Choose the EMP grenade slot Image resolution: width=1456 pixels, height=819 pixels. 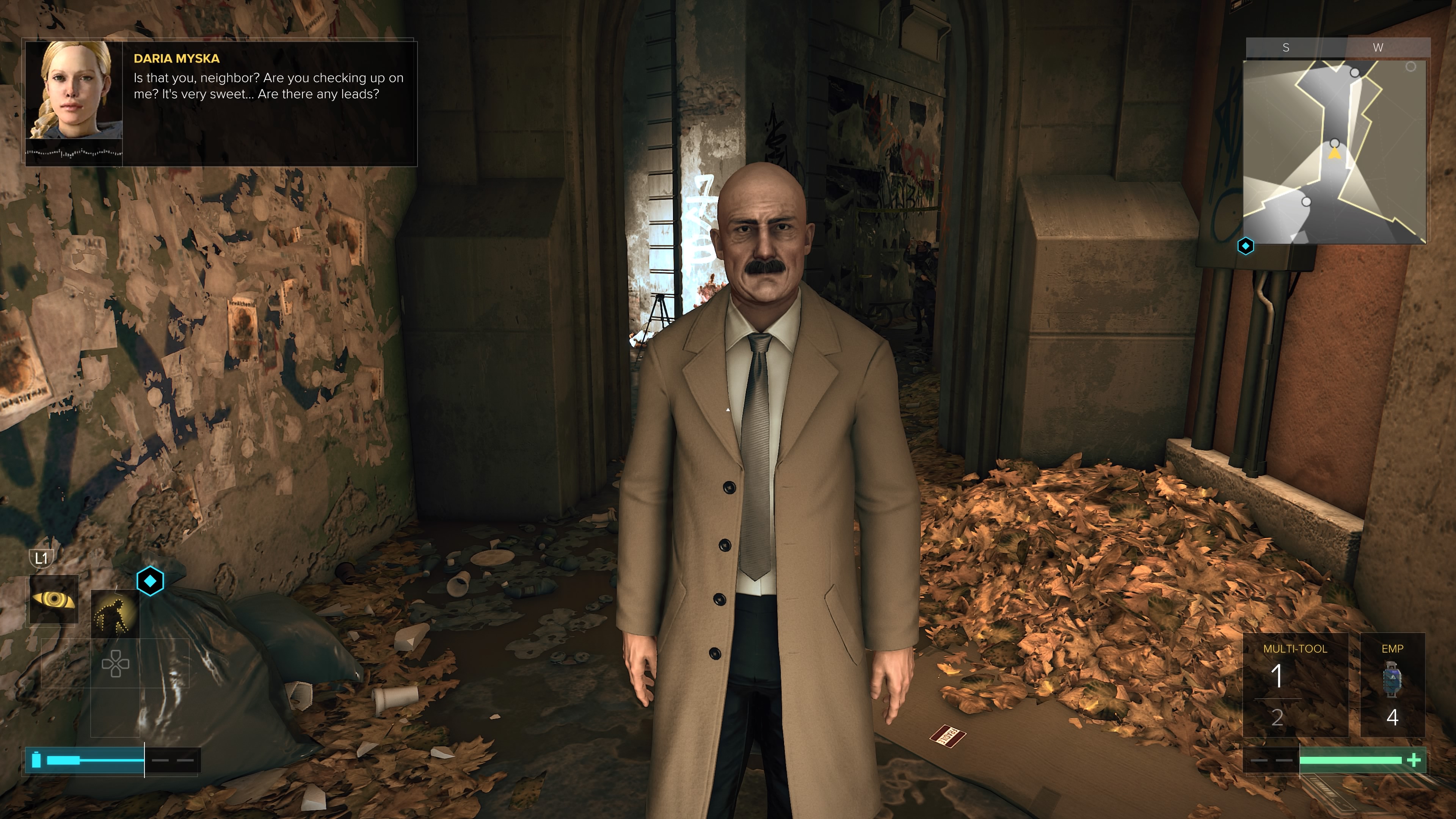[x=1392, y=684]
